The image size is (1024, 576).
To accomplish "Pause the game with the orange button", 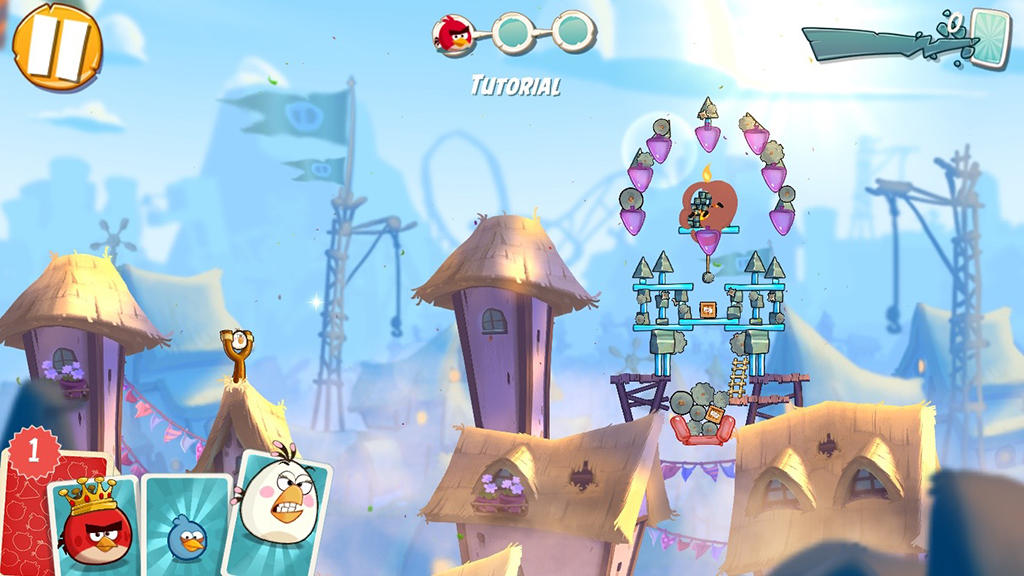I will [x=57, y=45].
